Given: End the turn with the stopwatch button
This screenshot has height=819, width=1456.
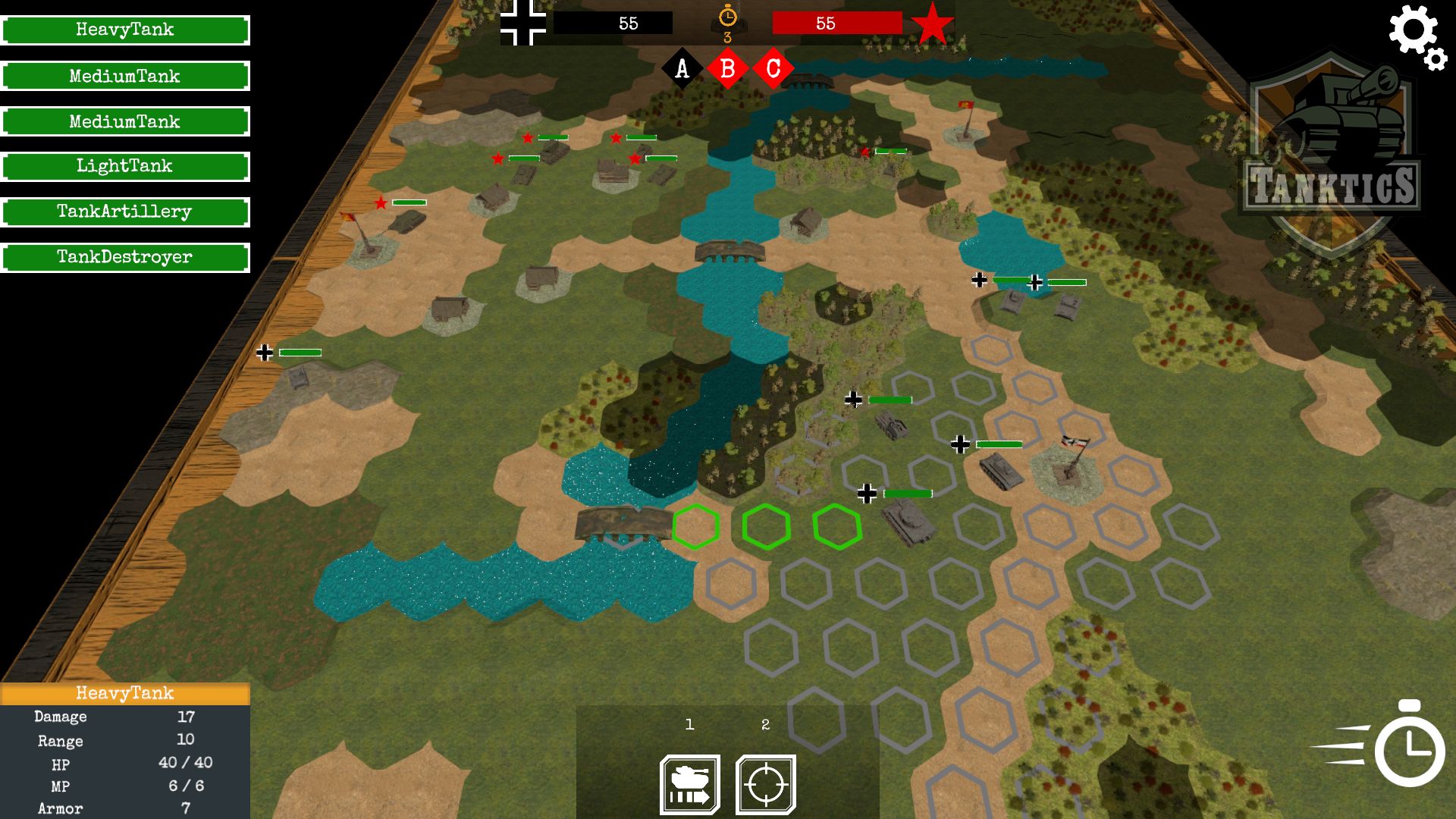Looking at the screenshot, I should [1407, 748].
